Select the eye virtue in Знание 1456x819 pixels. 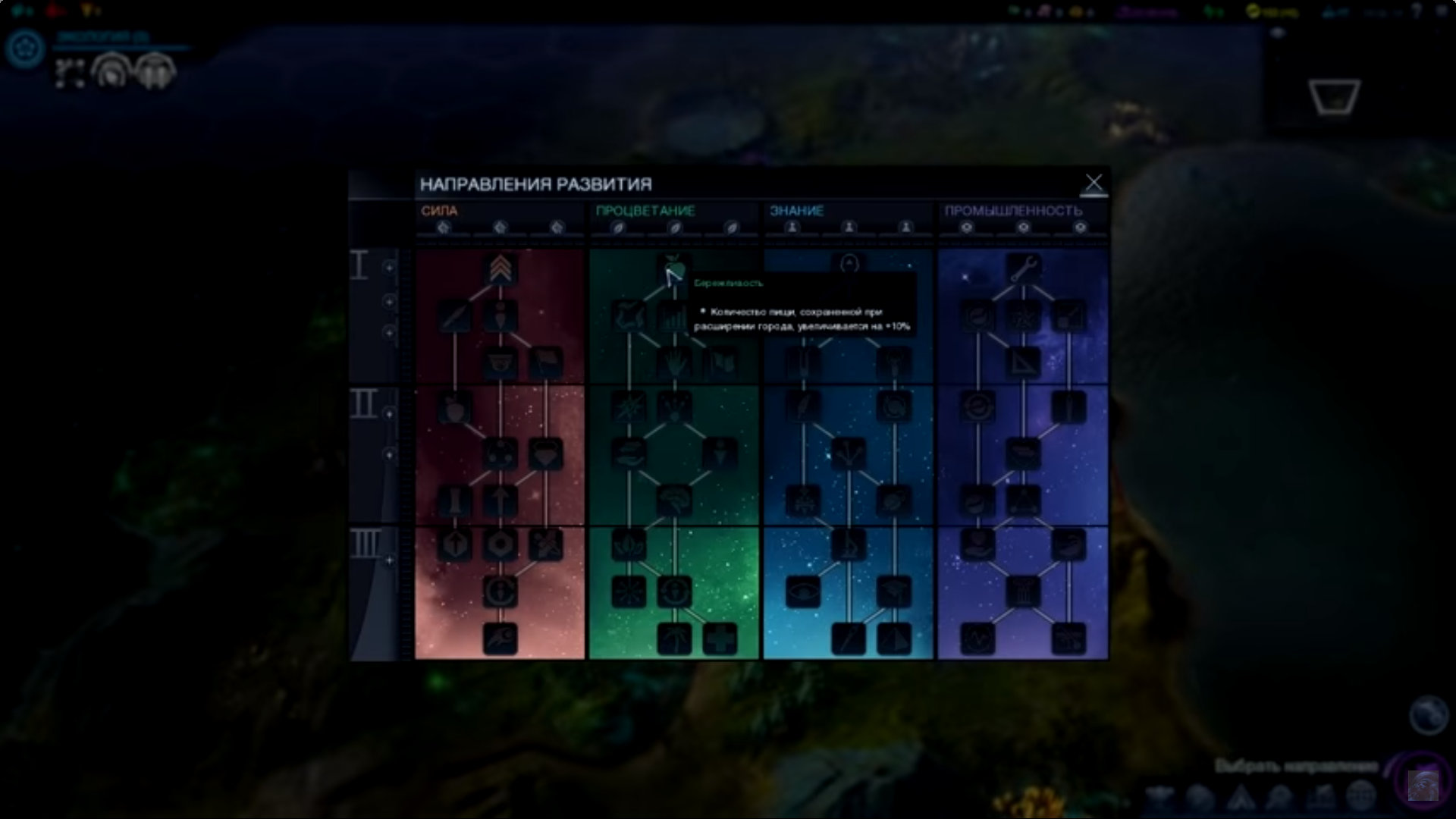803,591
